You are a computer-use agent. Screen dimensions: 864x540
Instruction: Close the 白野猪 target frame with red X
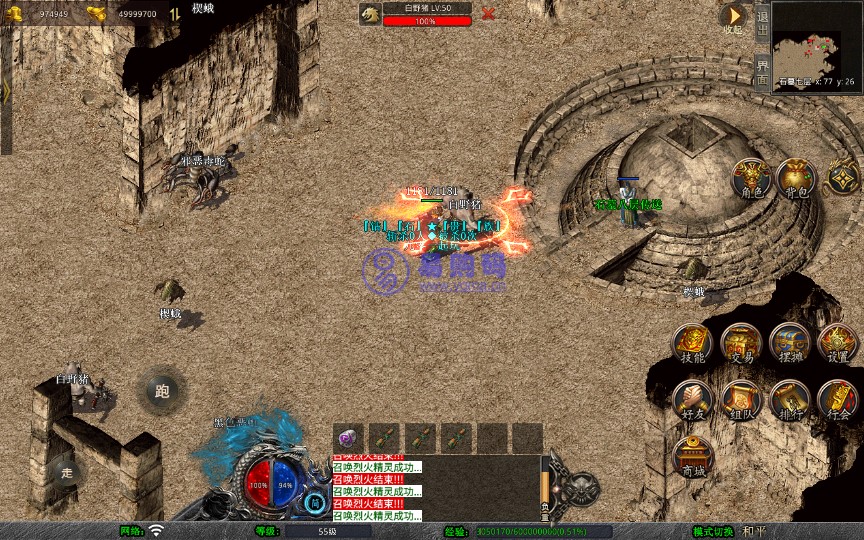488,14
